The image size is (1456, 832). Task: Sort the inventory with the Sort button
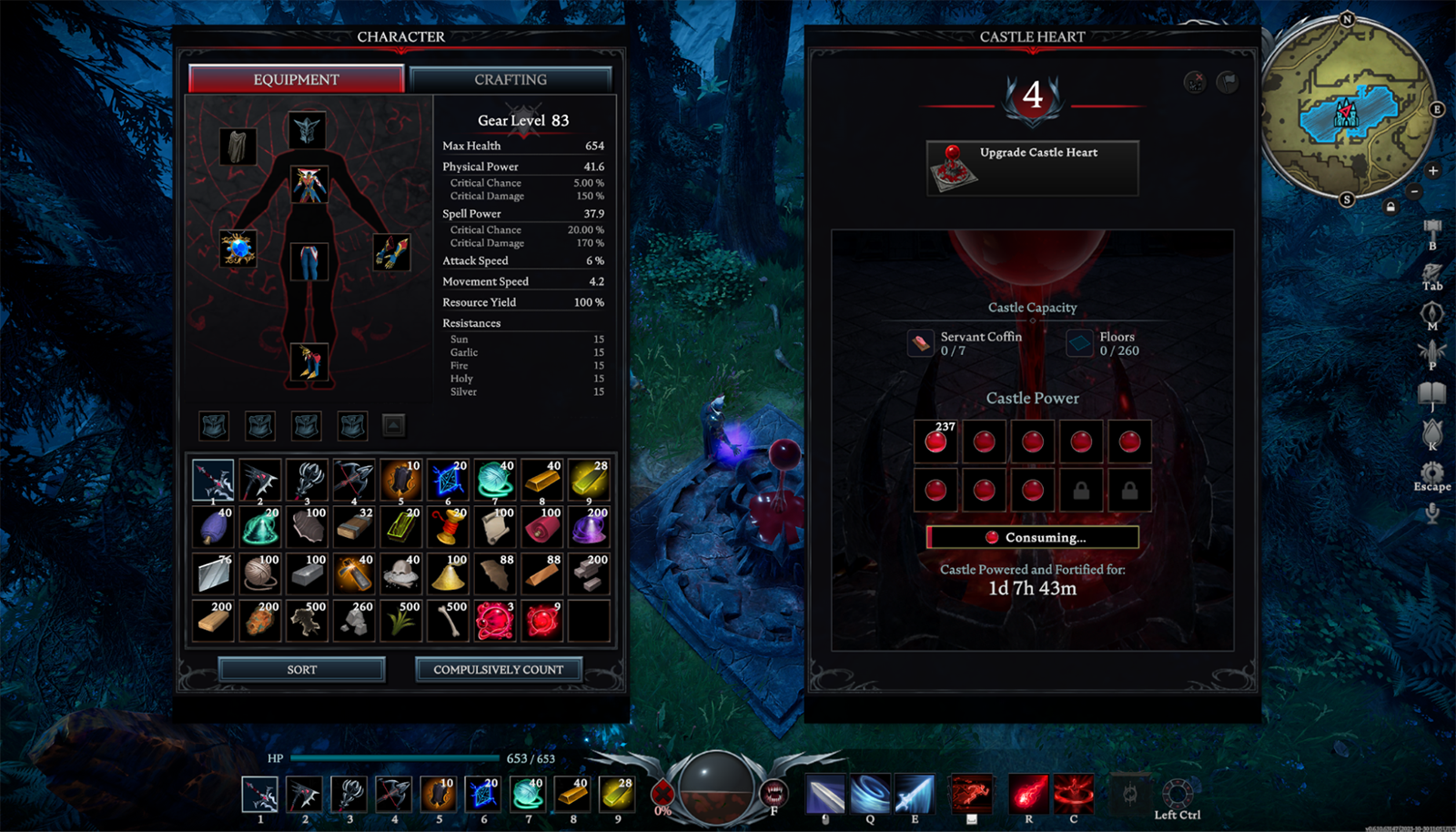[x=301, y=669]
